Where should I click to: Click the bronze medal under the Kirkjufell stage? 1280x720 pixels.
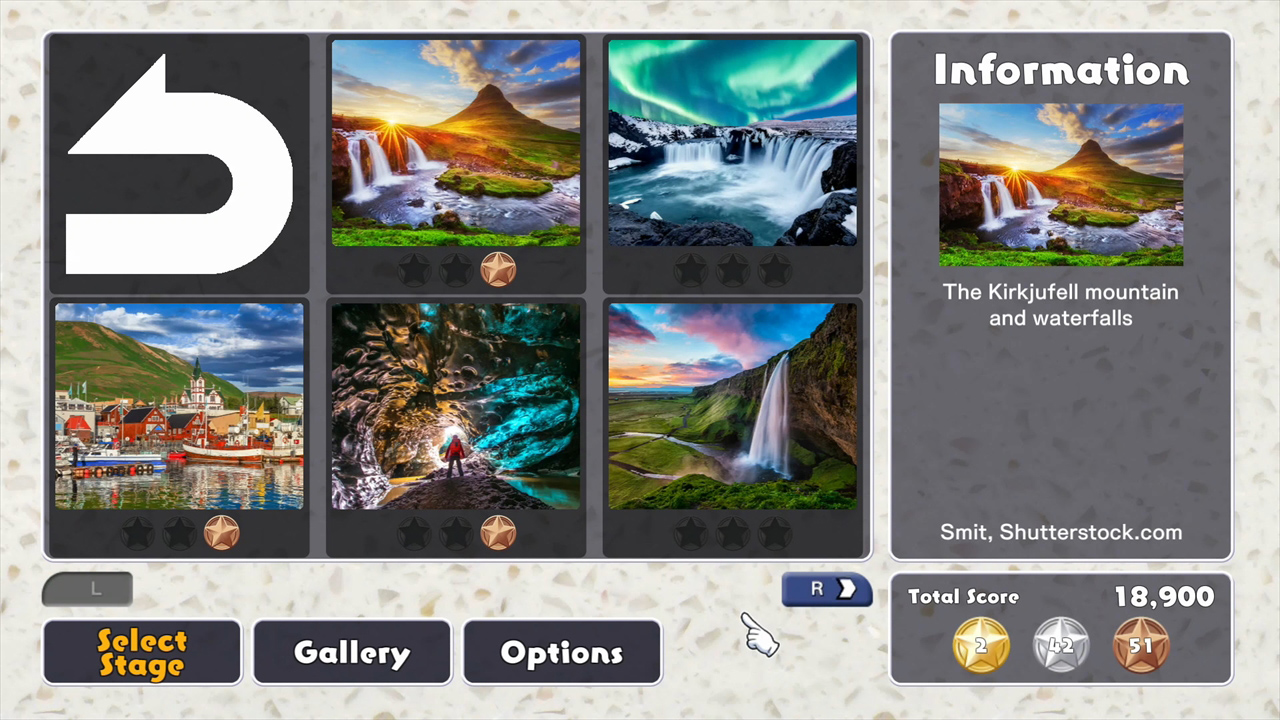498,268
